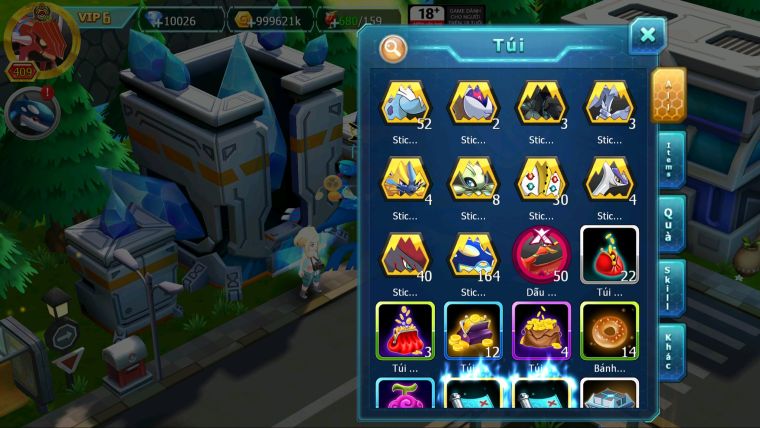Select the red pouch Túi with 22
The width and height of the screenshot is (760, 428).
coord(609,256)
